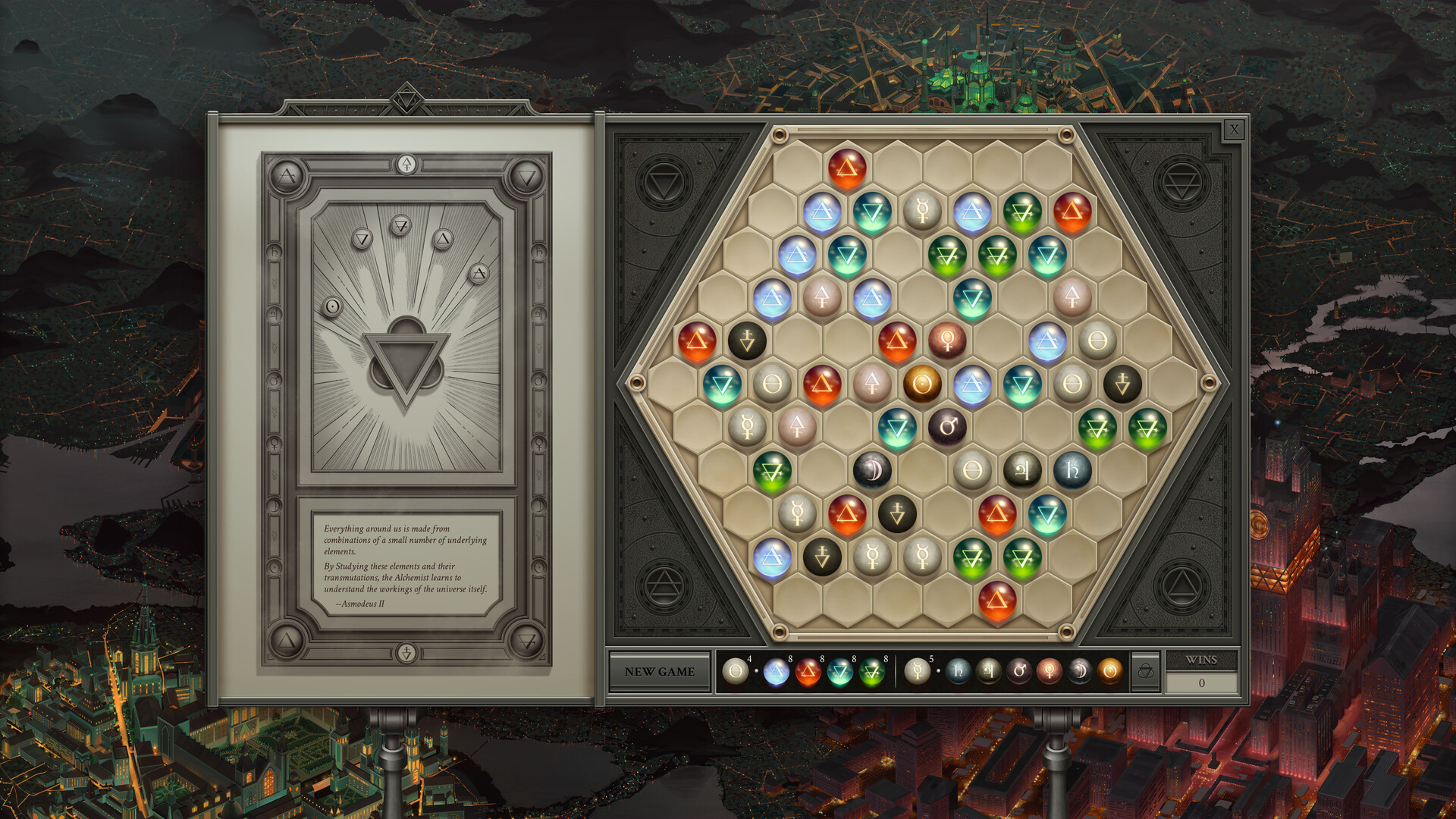Select the crescent Silver marble on the board

tap(873, 469)
